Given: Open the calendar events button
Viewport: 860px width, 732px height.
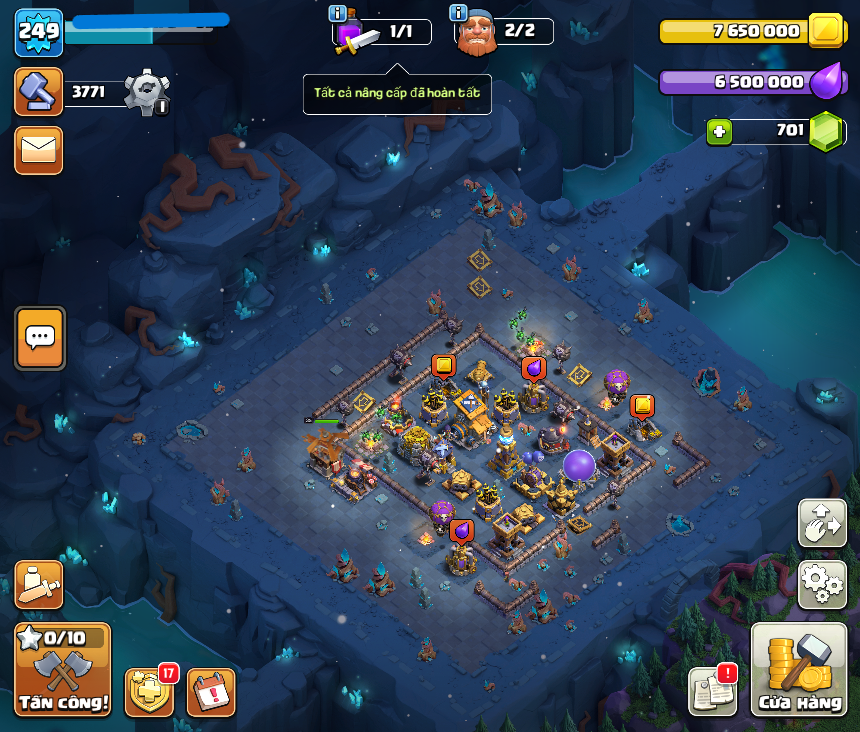Looking at the screenshot, I should (211, 692).
